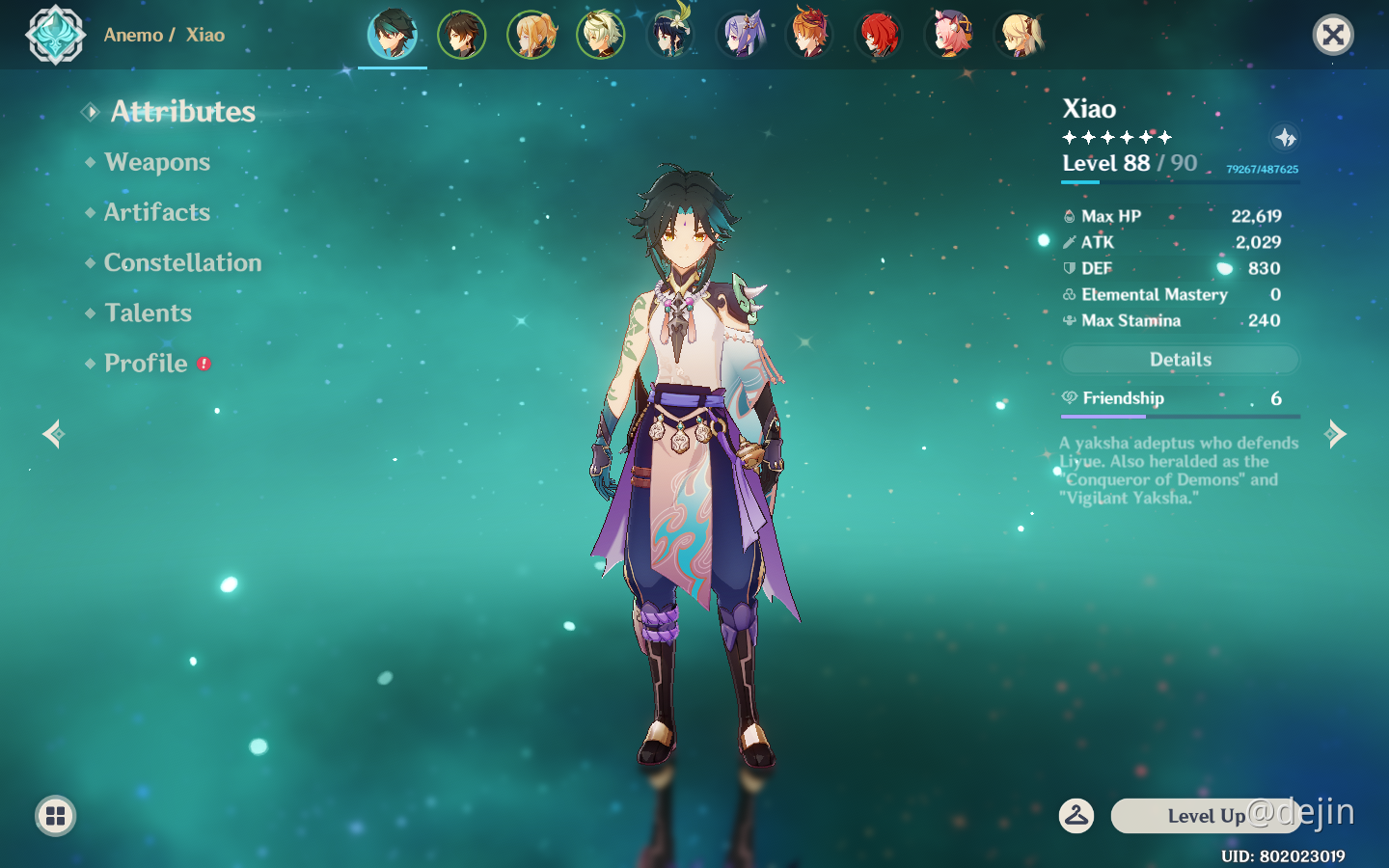Select Tartaglia's character portrait

(810, 34)
